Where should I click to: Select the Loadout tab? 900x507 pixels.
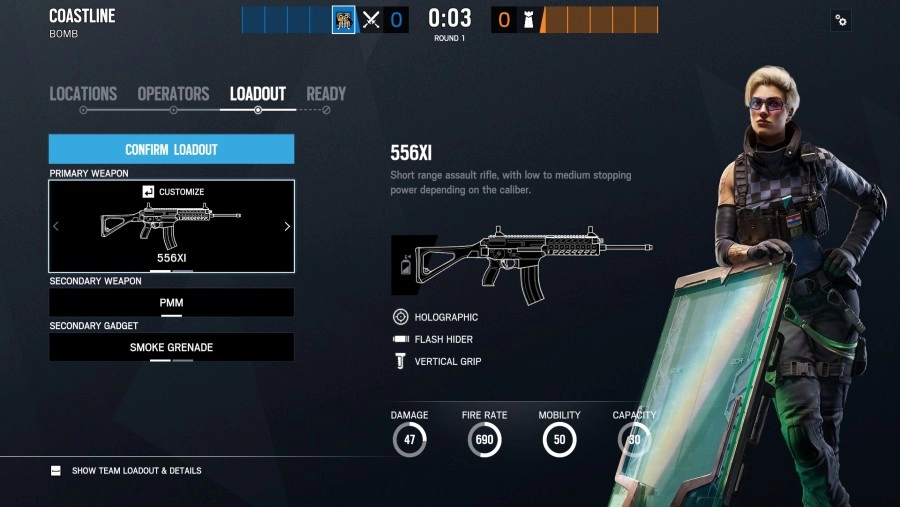[x=258, y=94]
